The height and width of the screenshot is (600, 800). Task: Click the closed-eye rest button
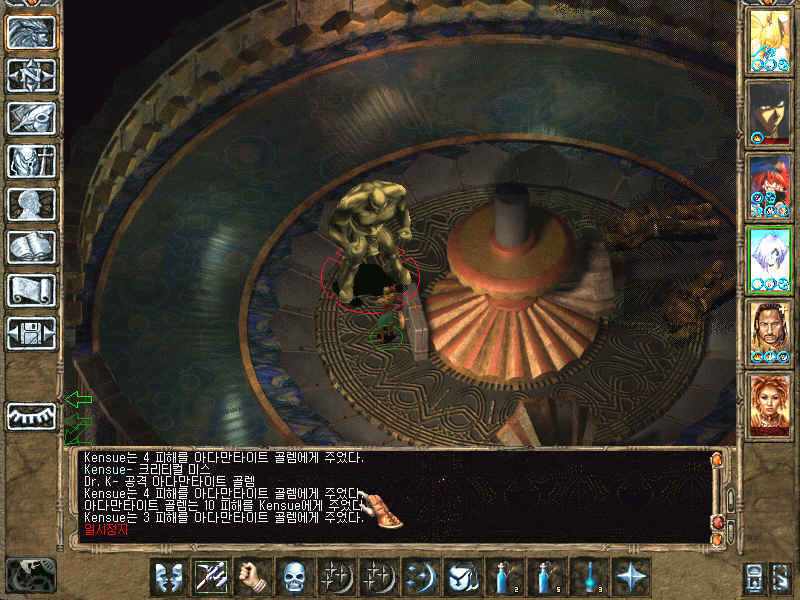[x=31, y=416]
